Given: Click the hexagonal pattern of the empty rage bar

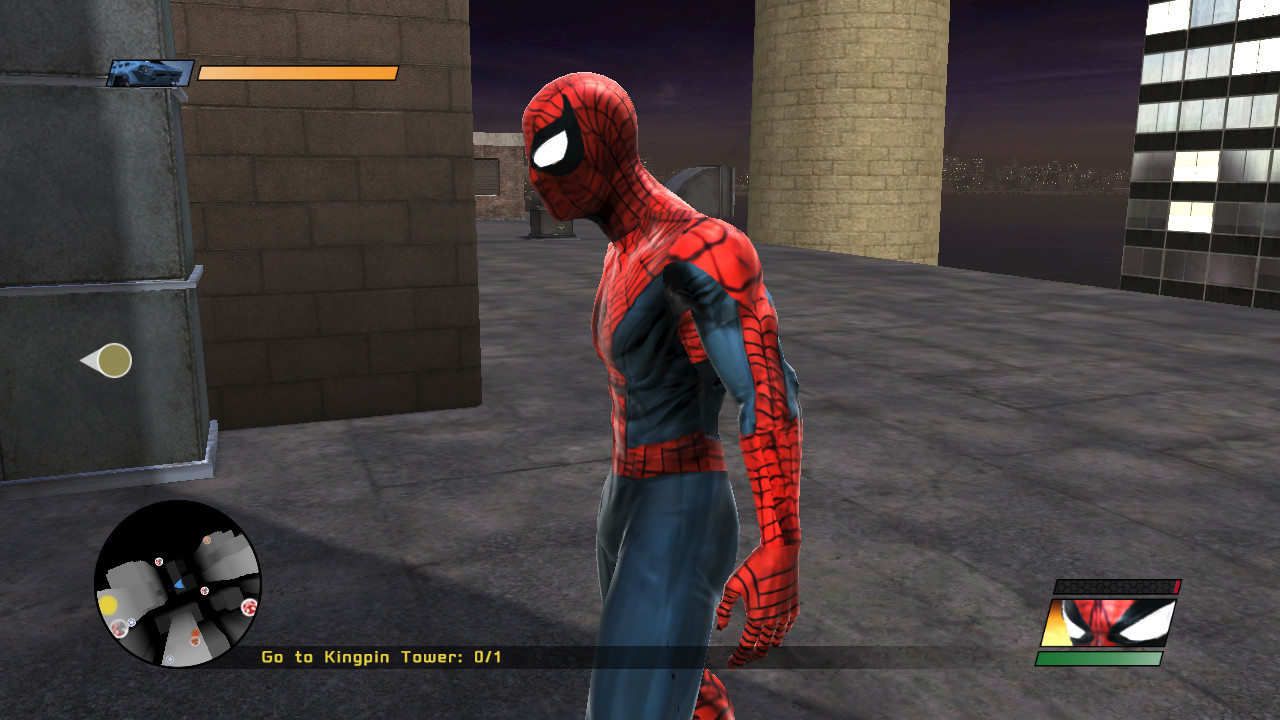Looking at the screenshot, I should tap(1110, 587).
